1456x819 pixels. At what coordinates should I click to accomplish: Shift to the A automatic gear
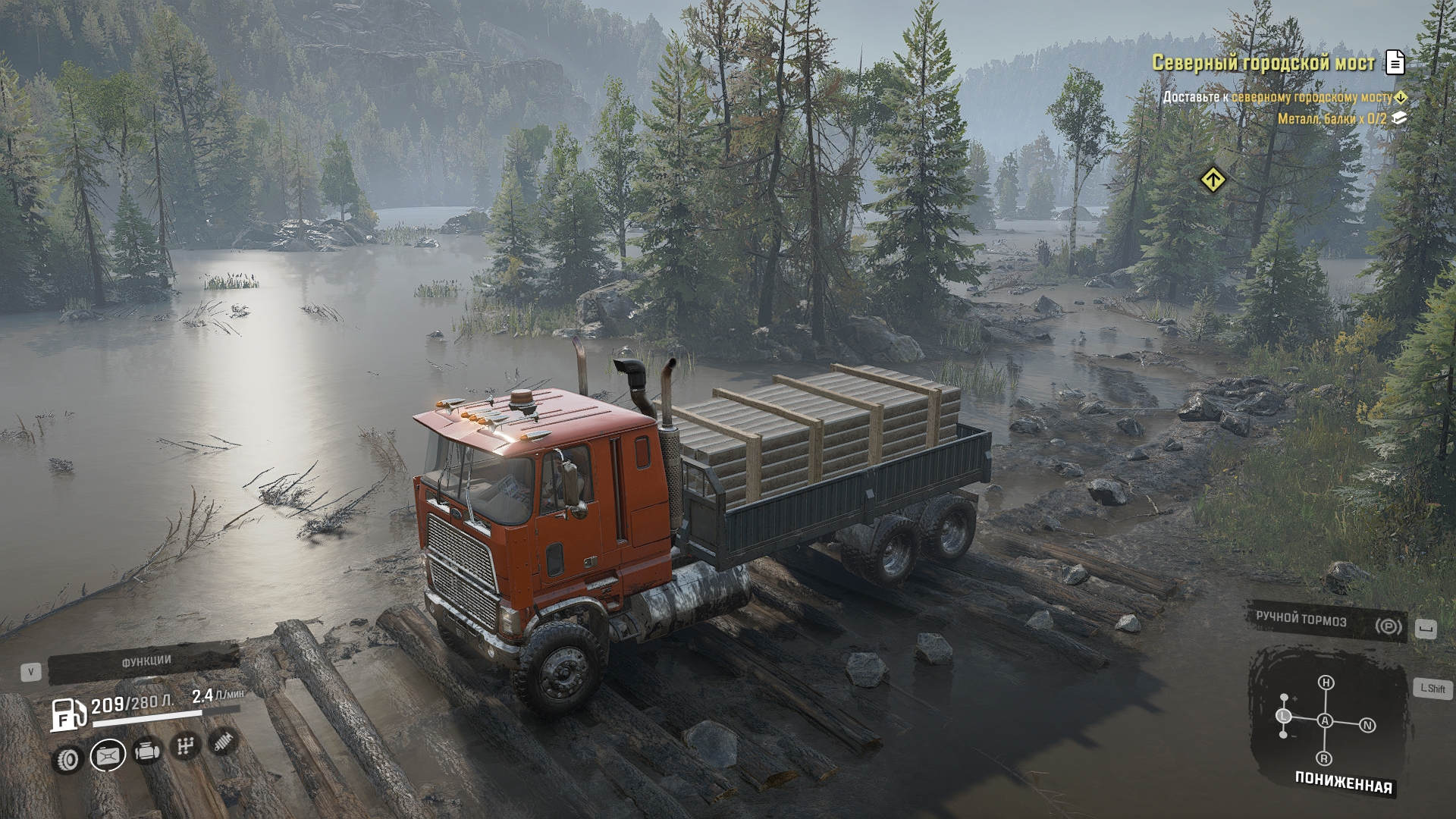click(x=1325, y=720)
